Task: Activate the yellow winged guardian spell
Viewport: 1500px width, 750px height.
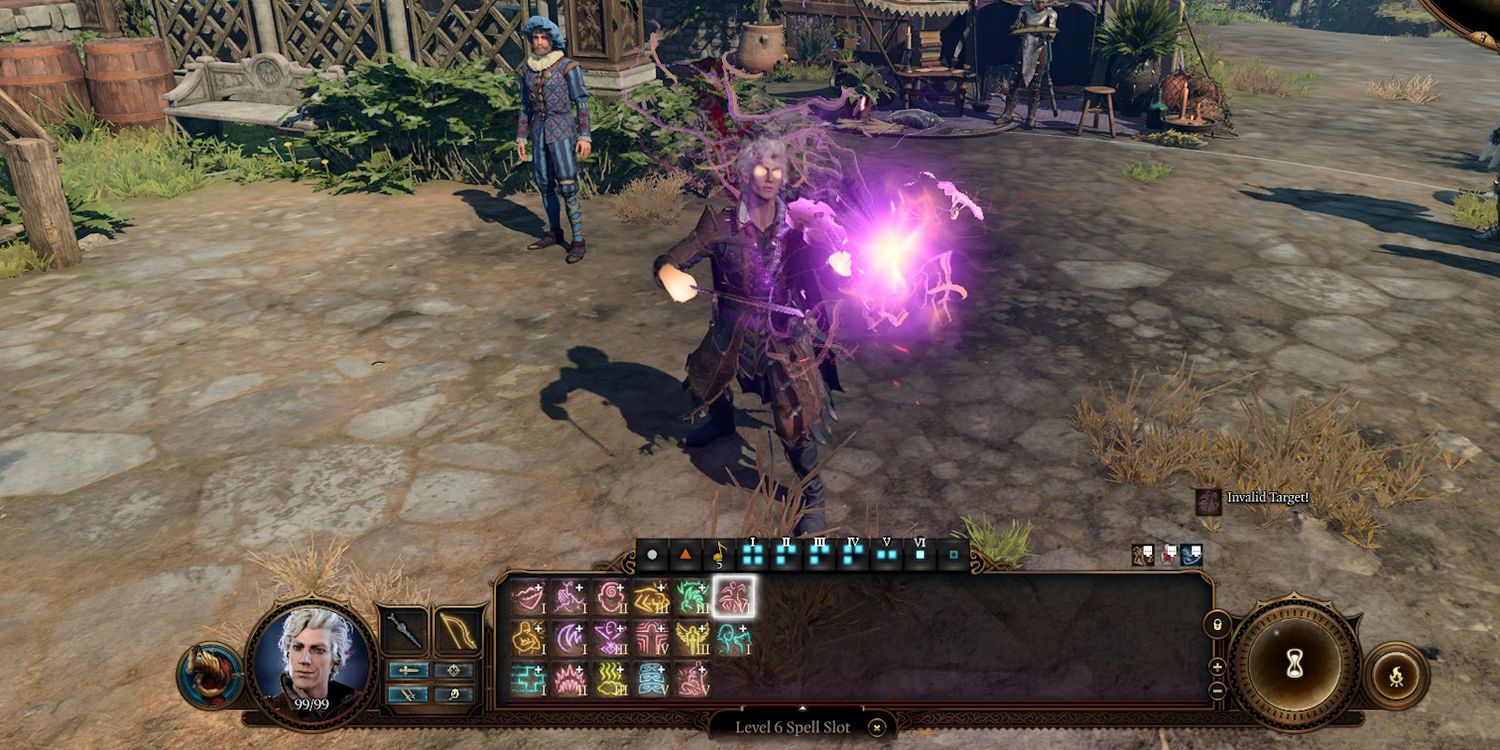Action: 693,637
